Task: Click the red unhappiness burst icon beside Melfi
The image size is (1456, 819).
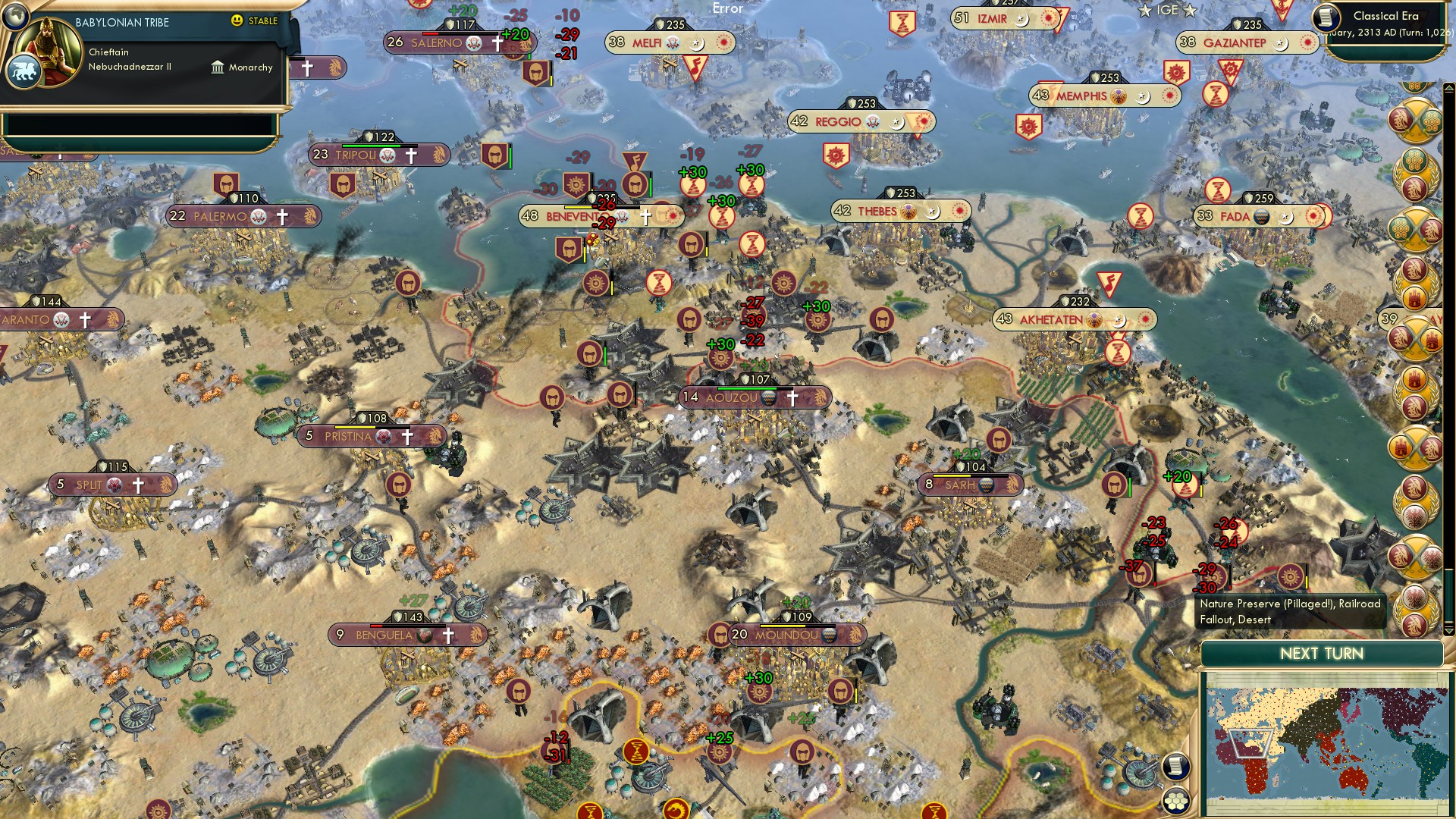Action: point(723,43)
